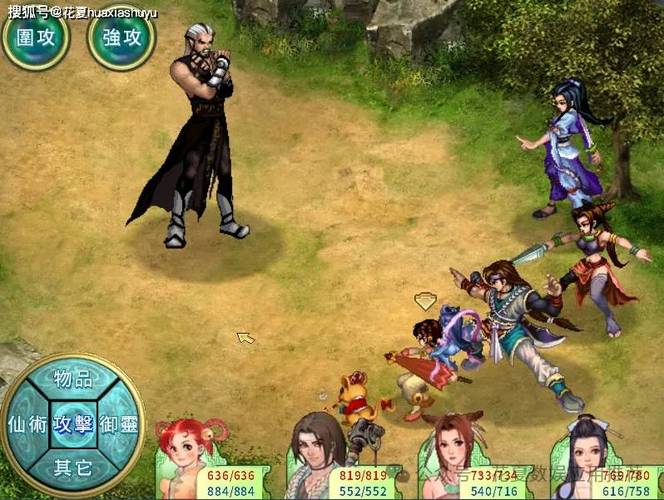Select the 仙術 magic command
This screenshot has height=500, width=664.
(25, 423)
